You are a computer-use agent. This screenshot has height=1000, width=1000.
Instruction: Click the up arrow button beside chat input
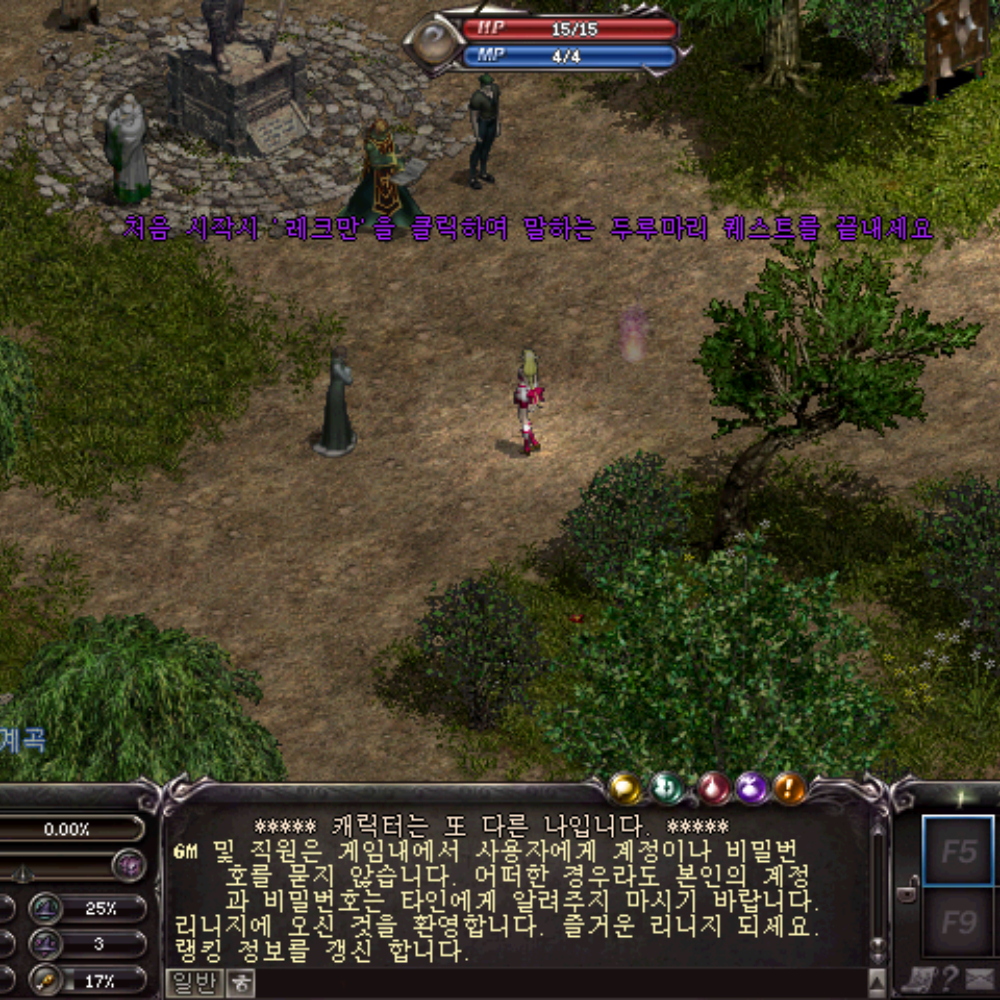pos(877,982)
